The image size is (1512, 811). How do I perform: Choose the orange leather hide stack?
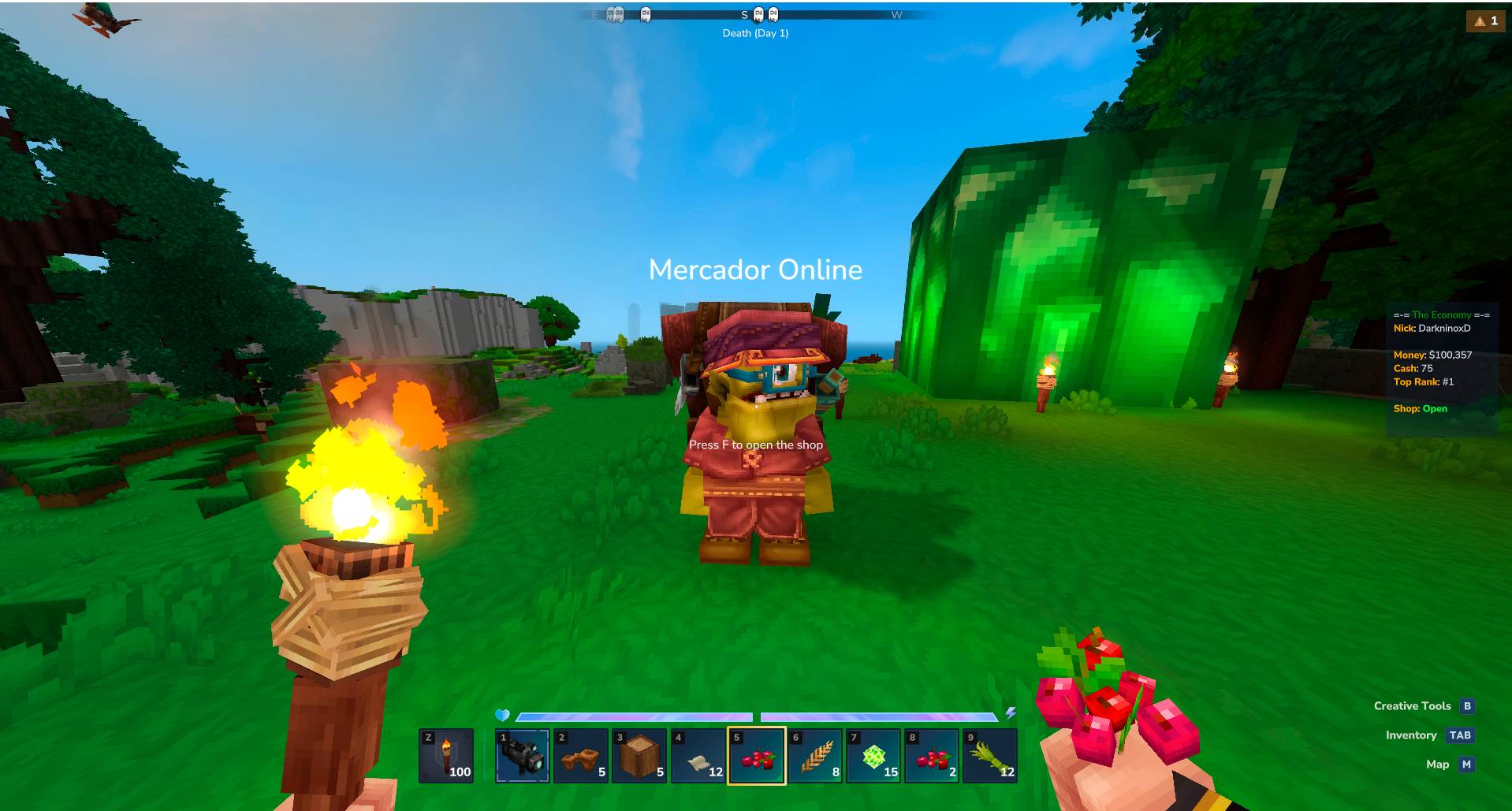[581, 756]
